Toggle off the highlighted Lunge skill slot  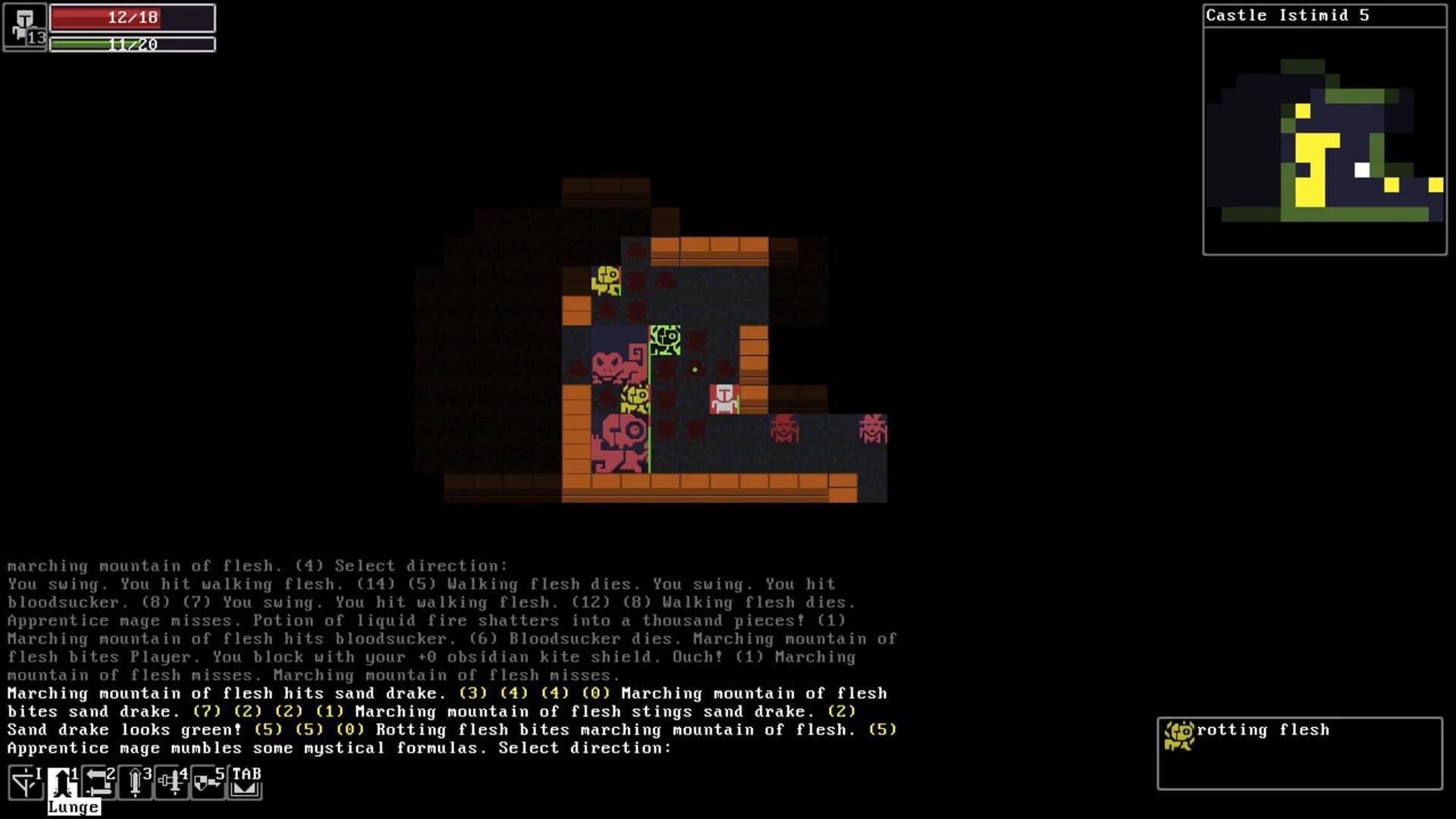[x=61, y=782]
